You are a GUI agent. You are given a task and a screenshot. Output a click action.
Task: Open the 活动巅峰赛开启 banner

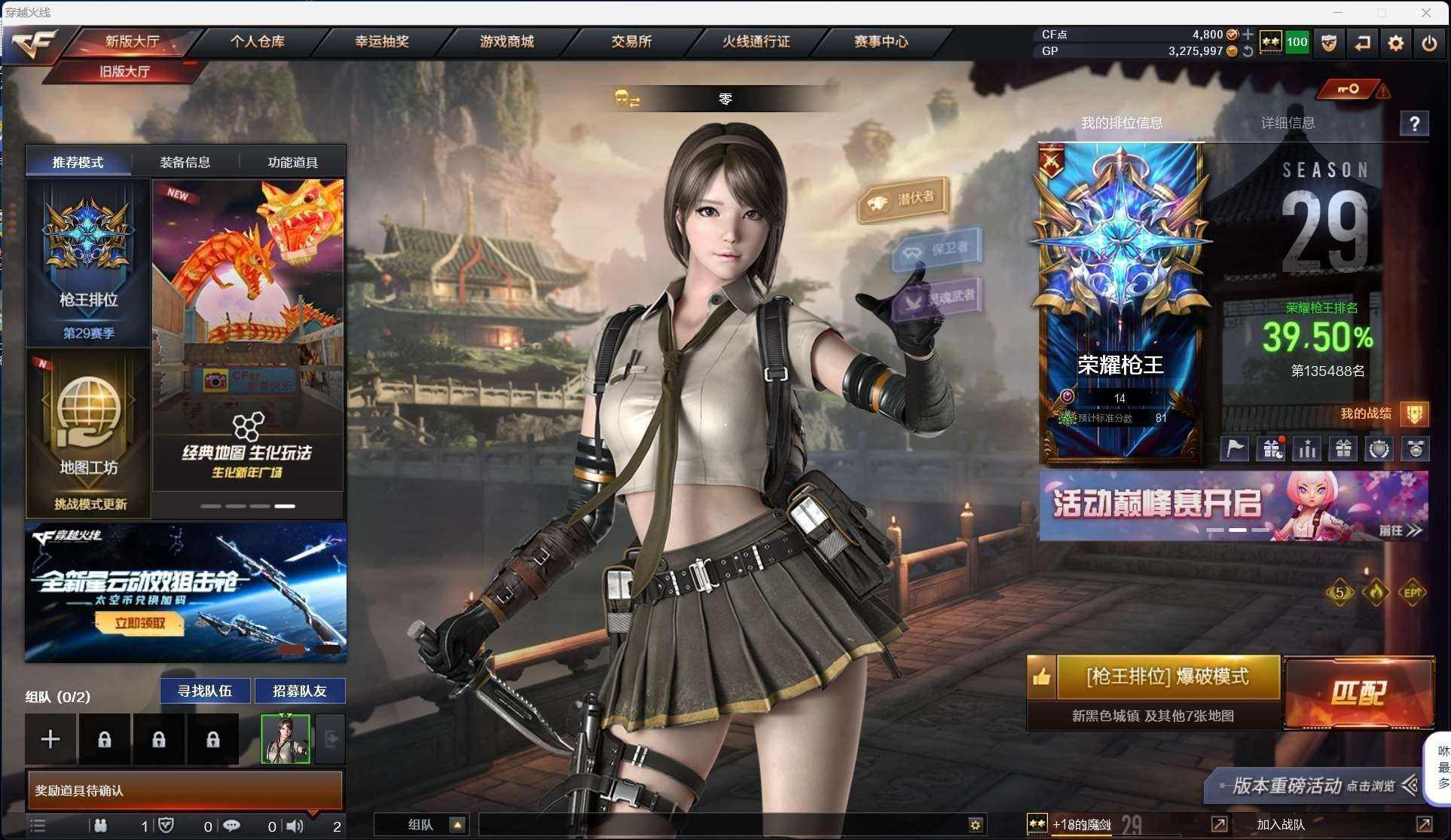(x=1233, y=506)
